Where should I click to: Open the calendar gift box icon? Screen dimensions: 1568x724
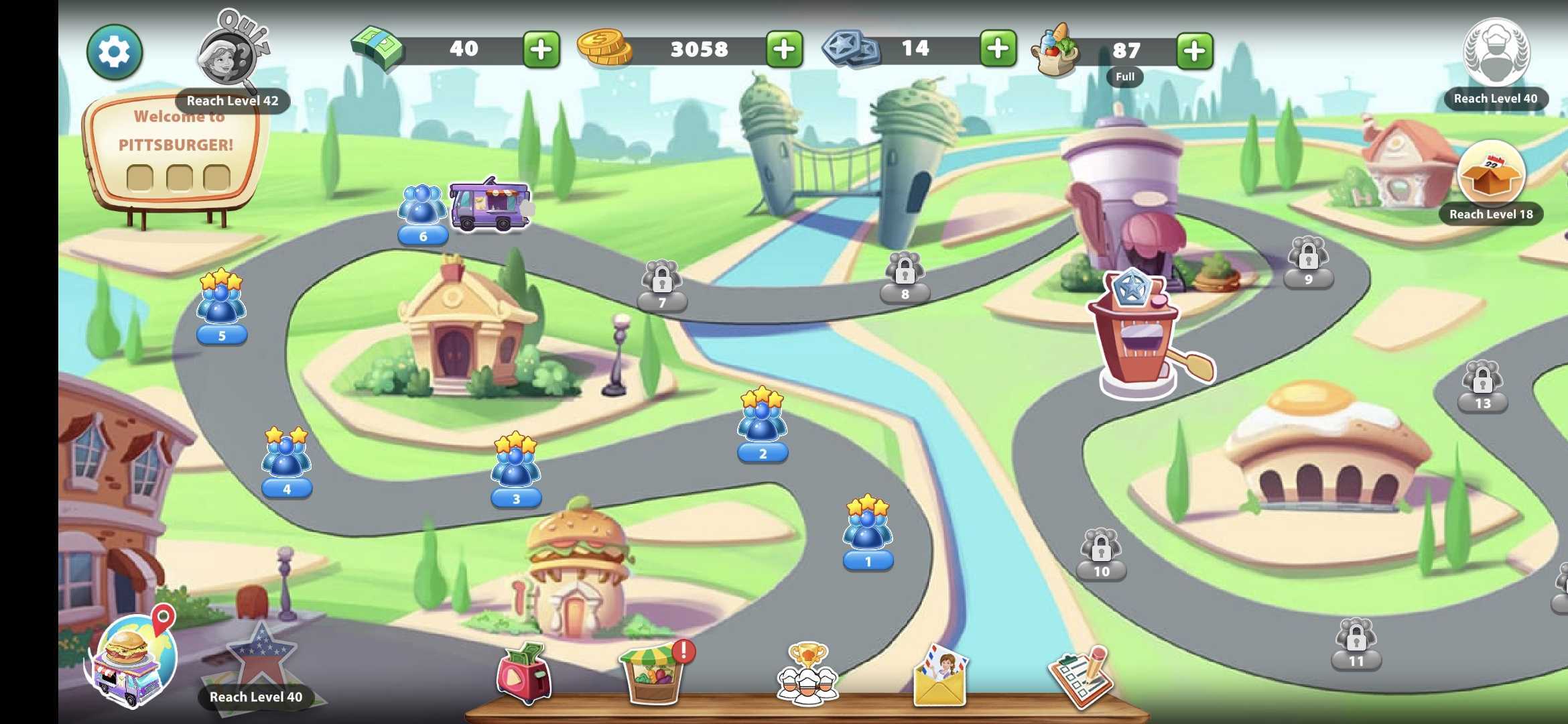[x=1491, y=174]
